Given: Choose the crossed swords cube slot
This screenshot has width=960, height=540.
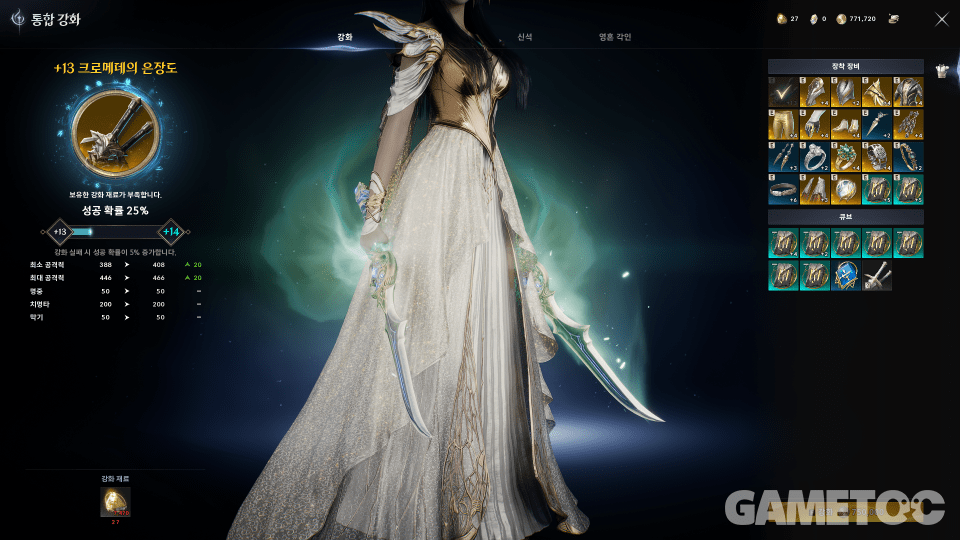Looking at the screenshot, I should (x=877, y=275).
